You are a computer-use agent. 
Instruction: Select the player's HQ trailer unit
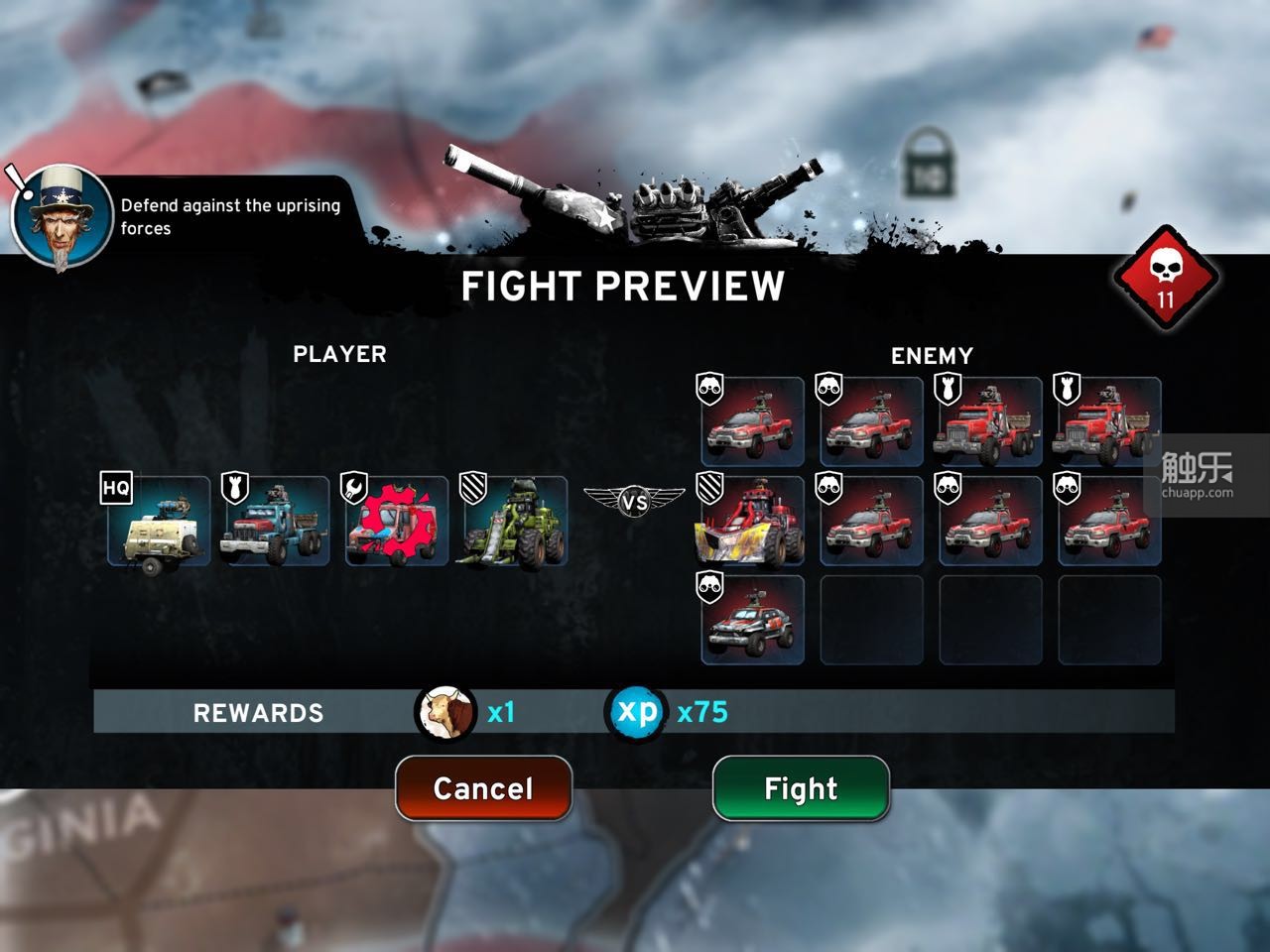pos(159,522)
